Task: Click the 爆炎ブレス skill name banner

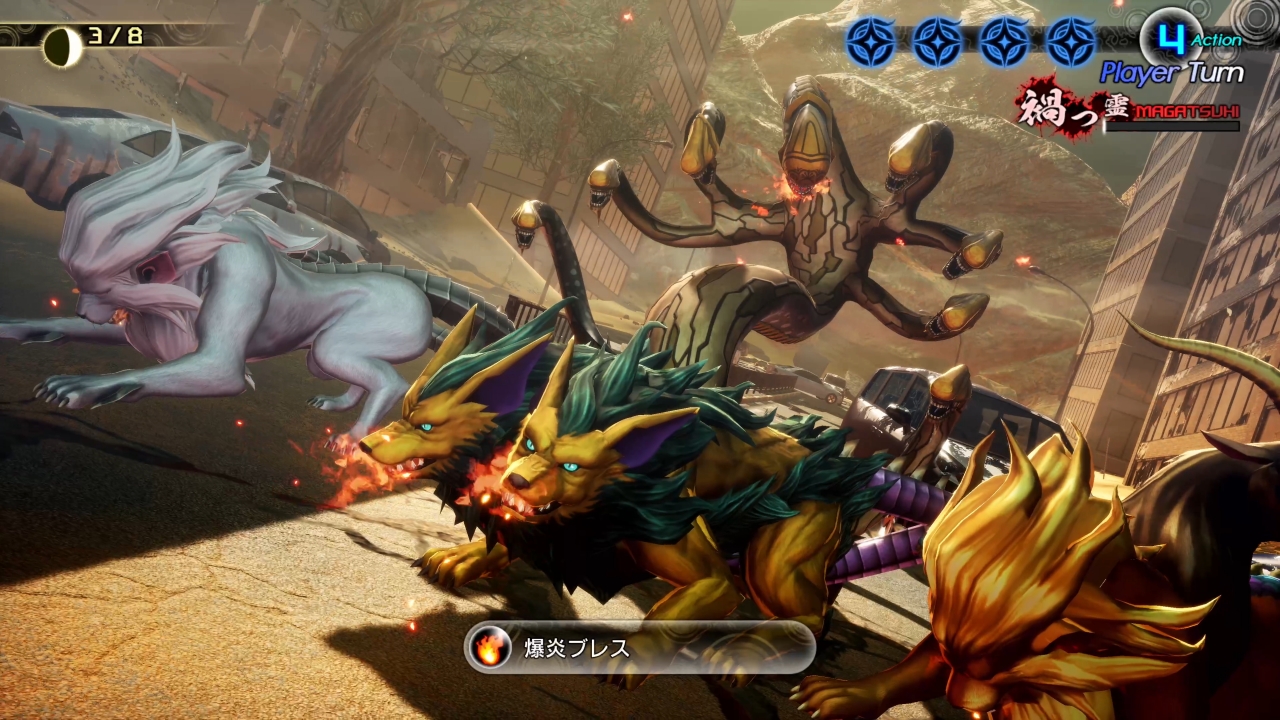Action: (640, 648)
